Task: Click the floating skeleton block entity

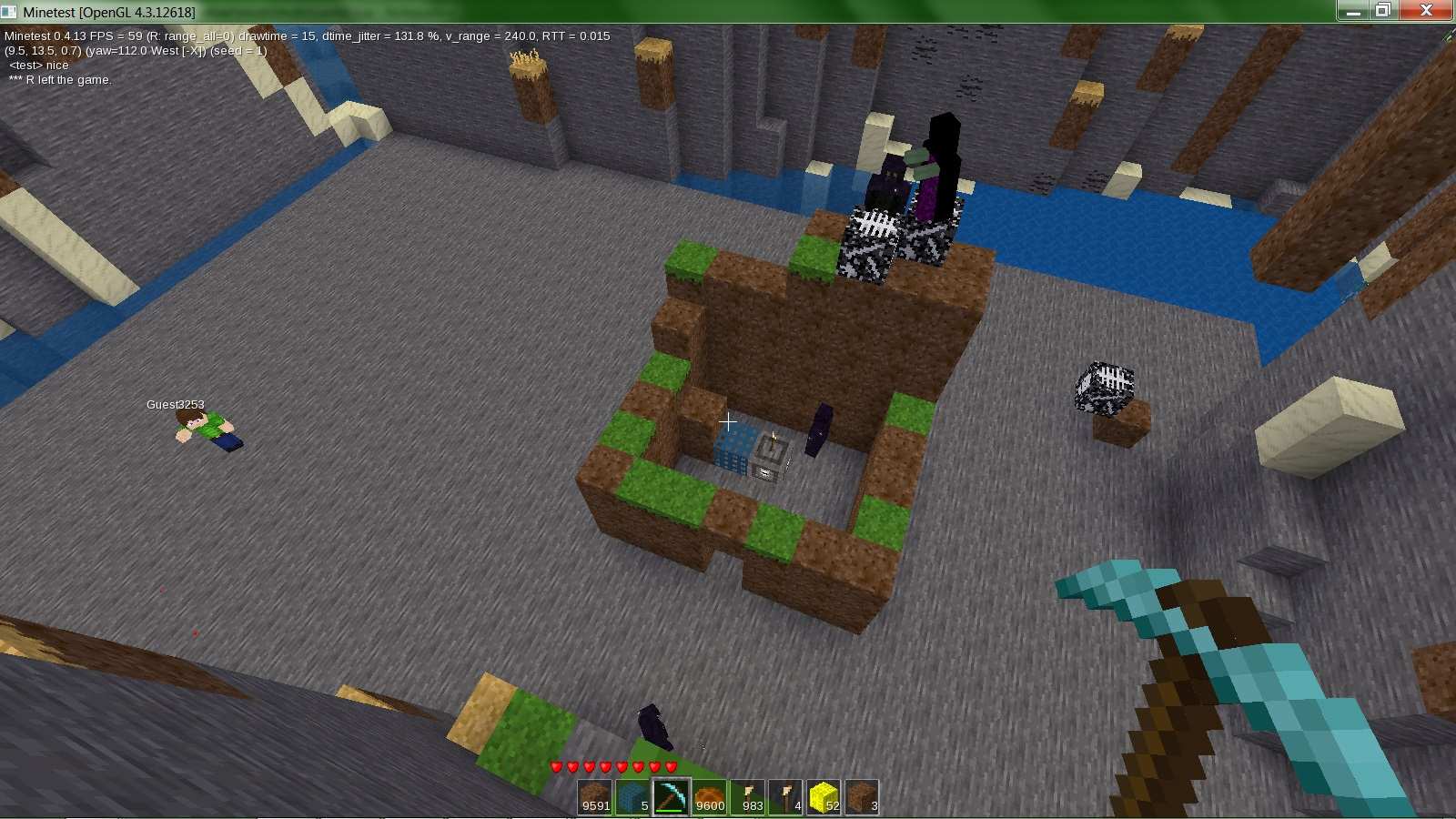Action: tap(1104, 386)
